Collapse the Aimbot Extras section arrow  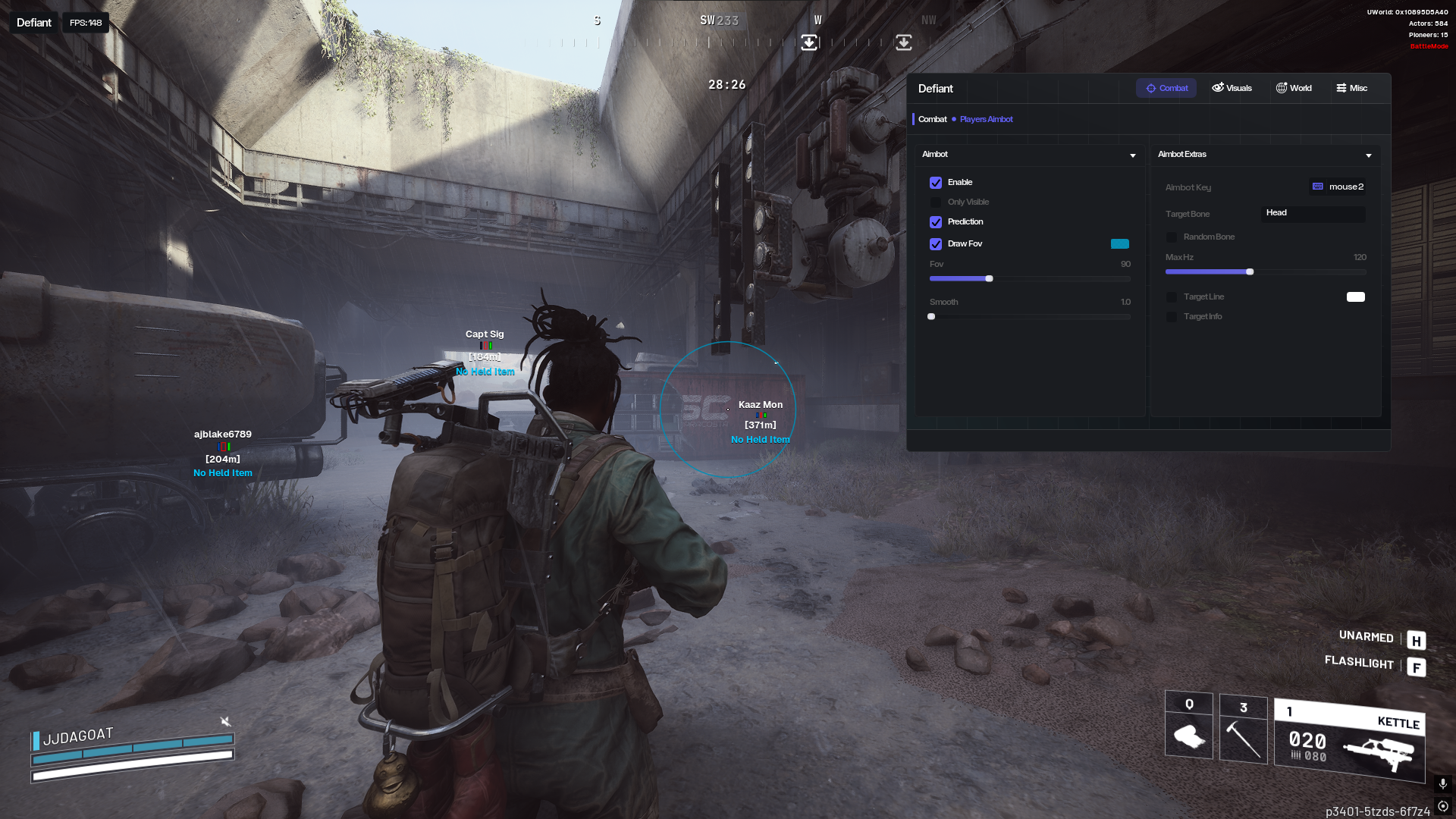[1369, 155]
